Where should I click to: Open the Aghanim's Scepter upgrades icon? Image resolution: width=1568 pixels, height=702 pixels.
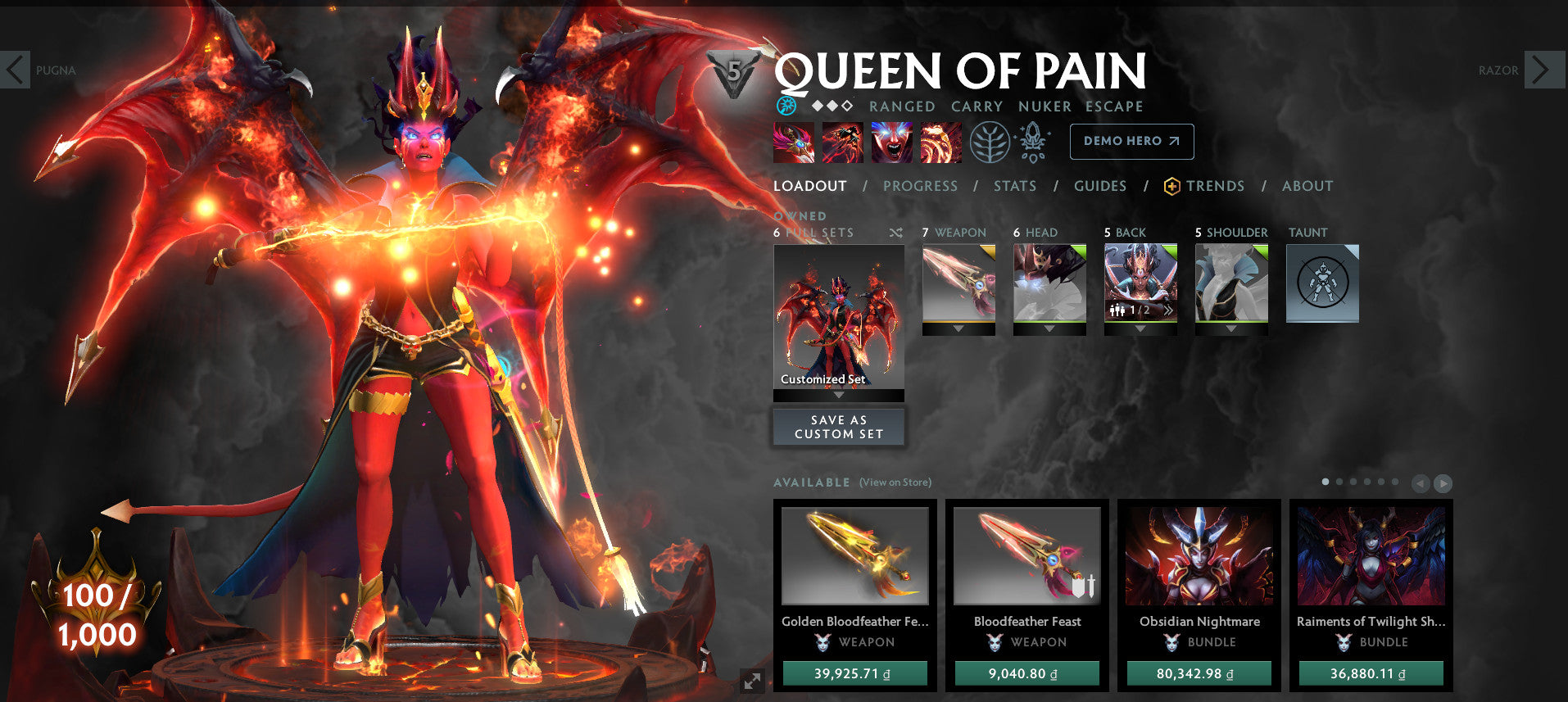click(1034, 141)
